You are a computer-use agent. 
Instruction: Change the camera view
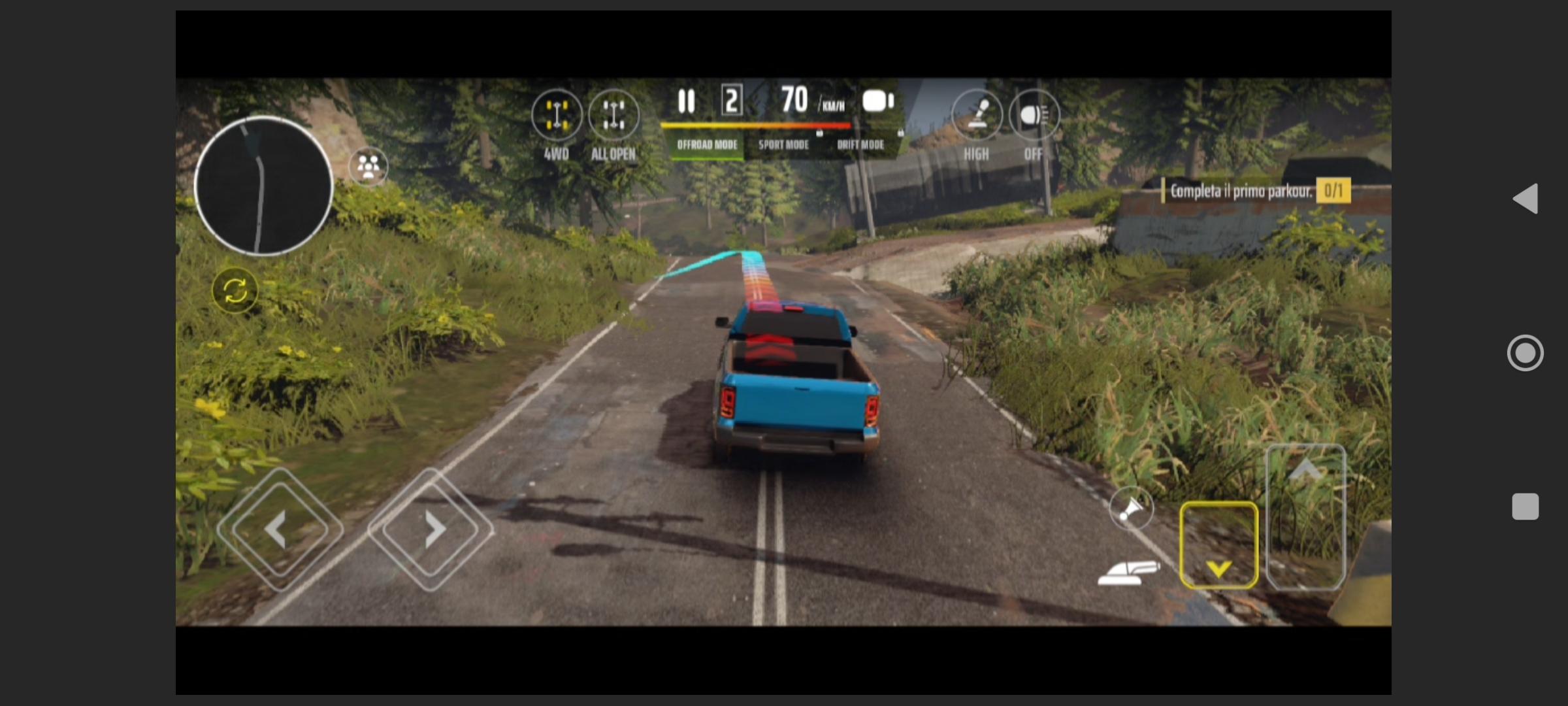point(877,101)
